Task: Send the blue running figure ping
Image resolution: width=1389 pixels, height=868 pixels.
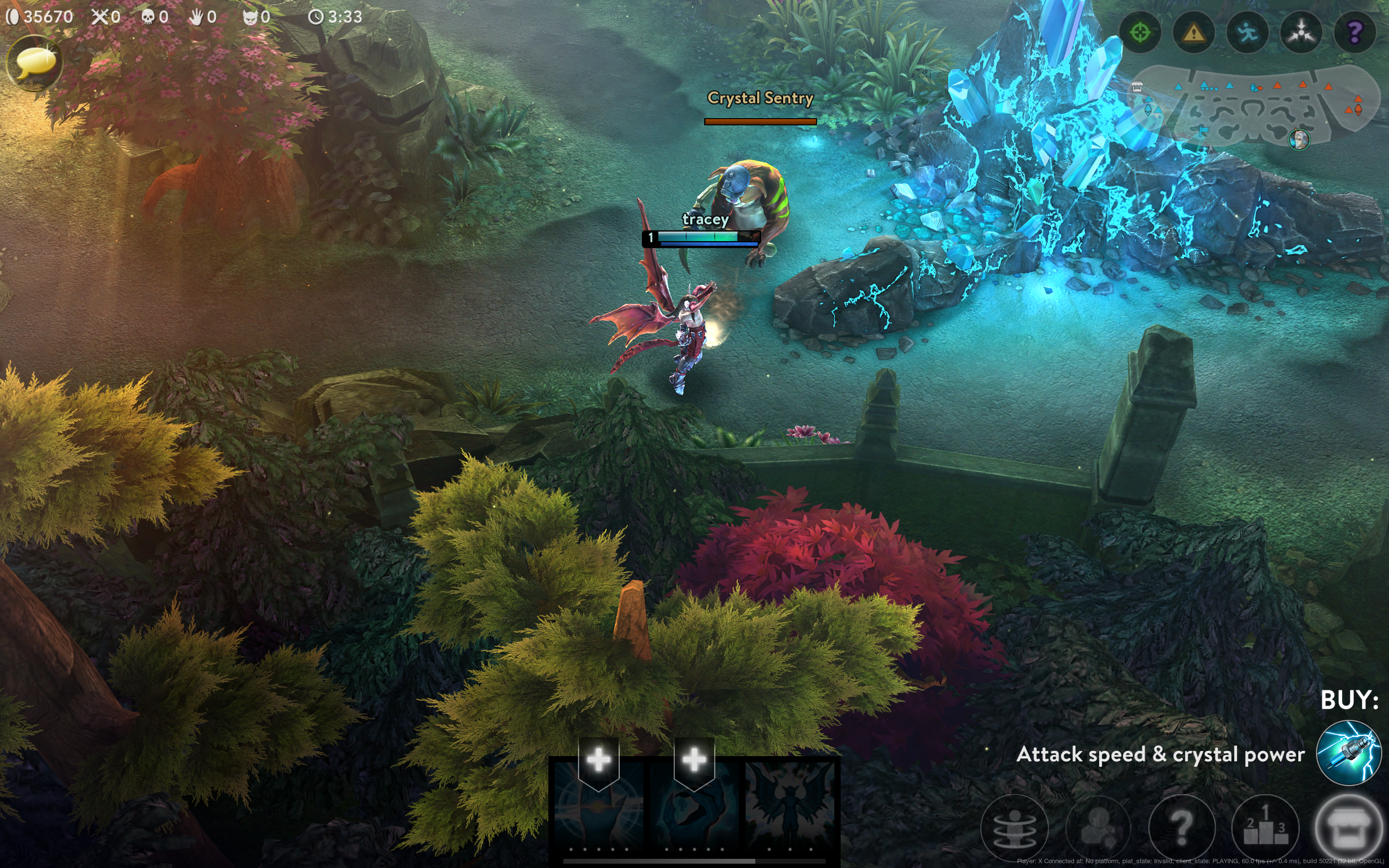Action: coord(1247,33)
